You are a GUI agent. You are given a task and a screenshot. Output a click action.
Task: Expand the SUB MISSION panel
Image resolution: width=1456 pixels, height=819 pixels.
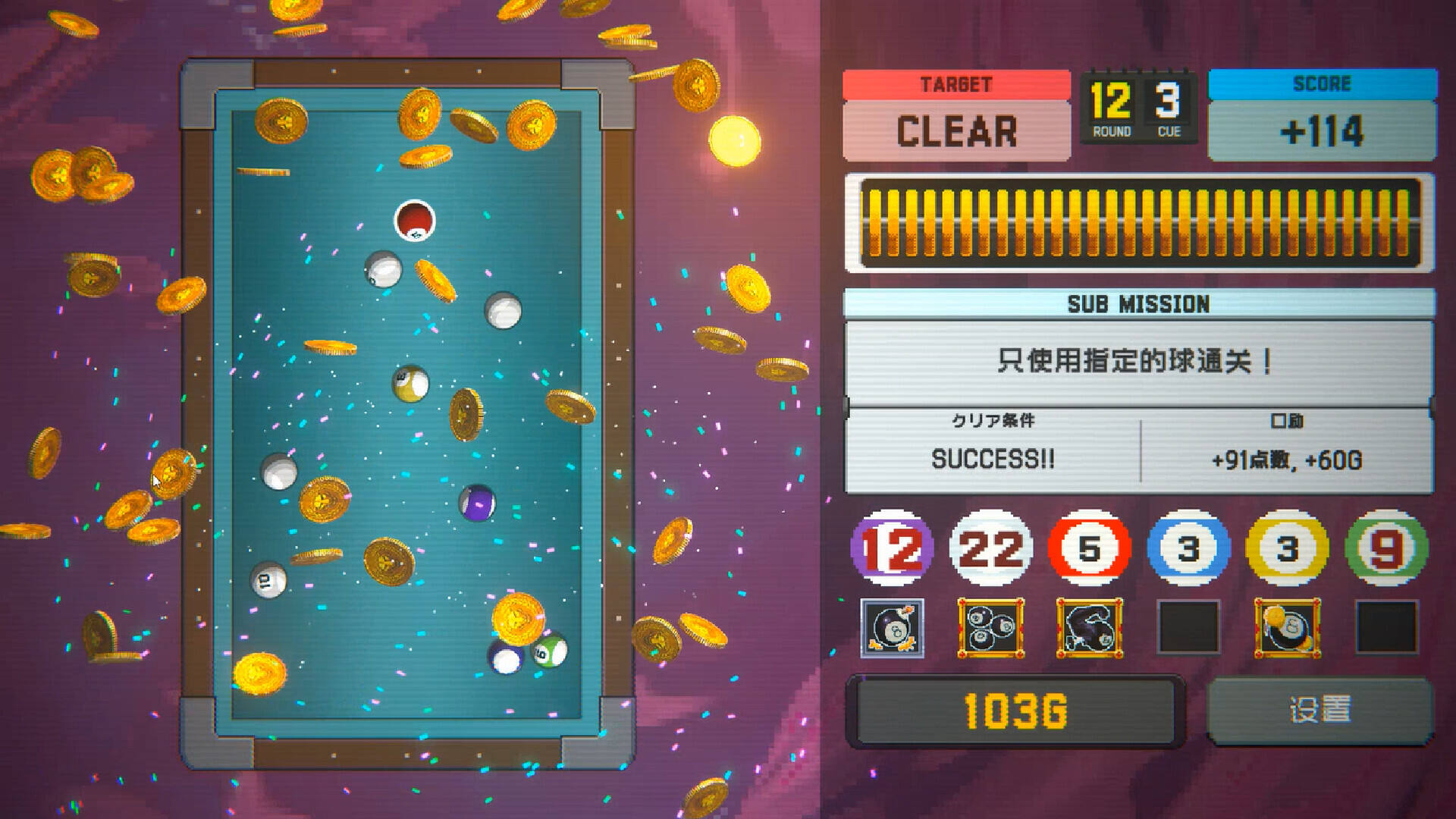point(1140,306)
